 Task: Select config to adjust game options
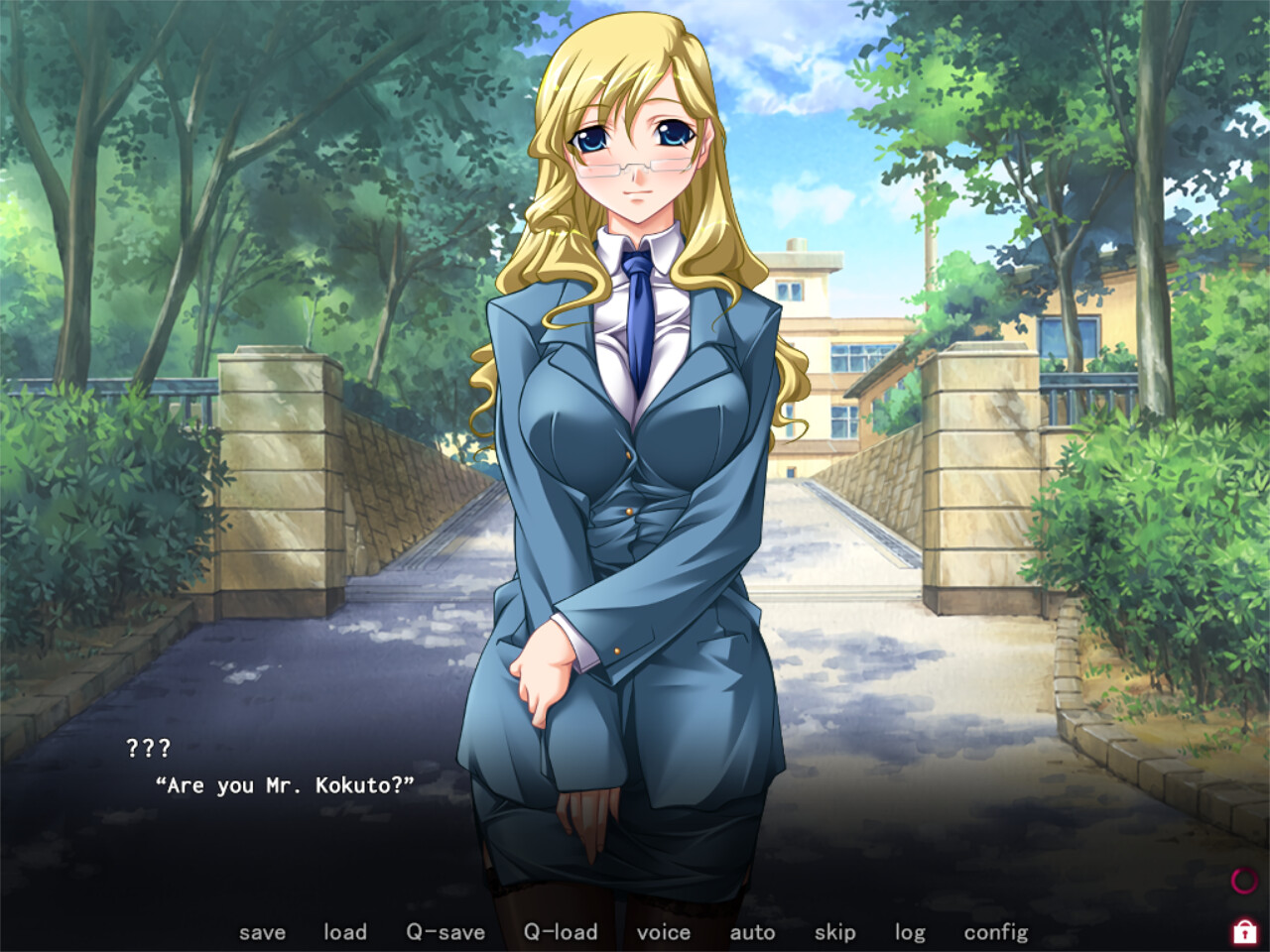(996, 932)
